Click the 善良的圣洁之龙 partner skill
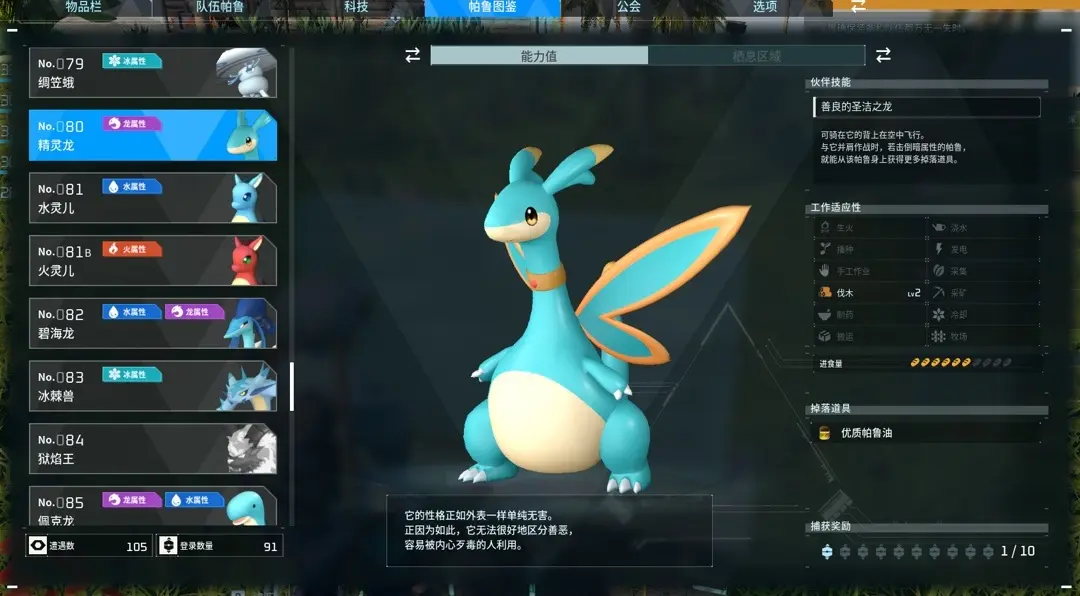 926,107
